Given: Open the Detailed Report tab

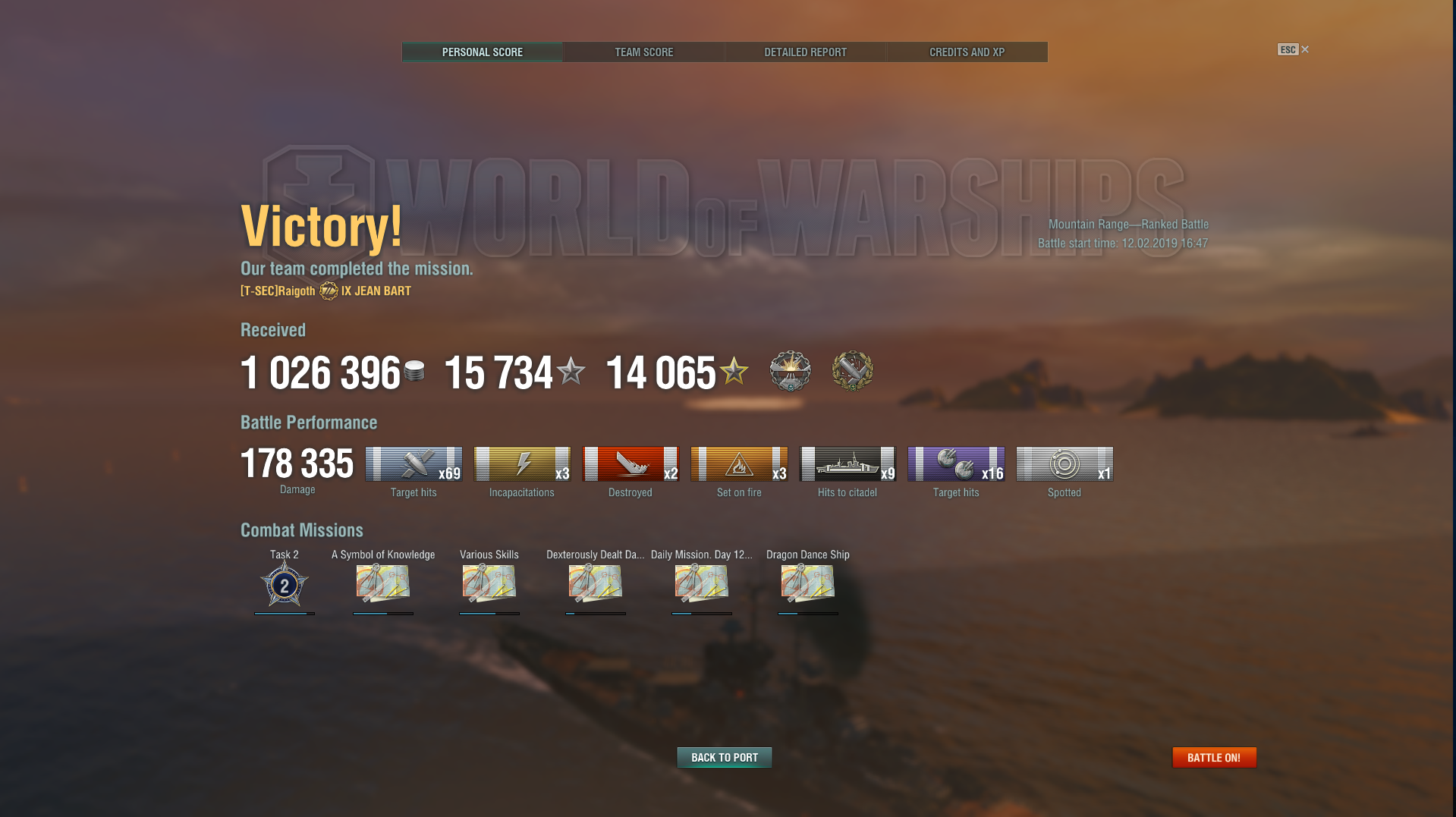Looking at the screenshot, I should click(x=805, y=52).
